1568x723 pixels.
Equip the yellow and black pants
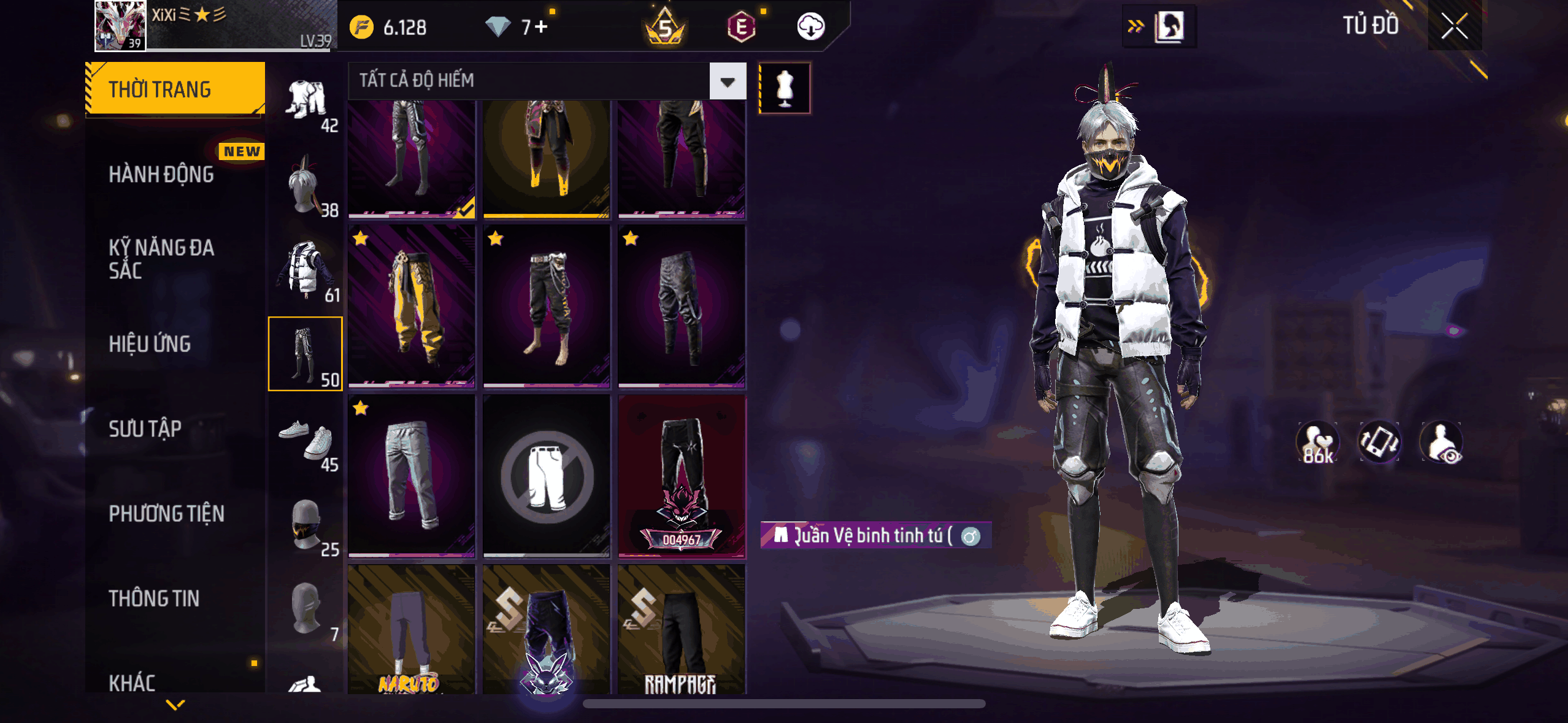click(x=412, y=306)
